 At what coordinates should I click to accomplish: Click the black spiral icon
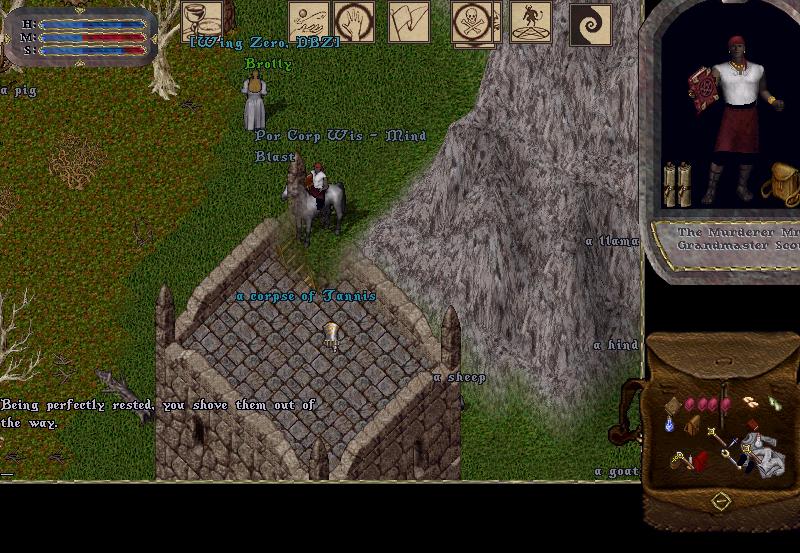590,24
